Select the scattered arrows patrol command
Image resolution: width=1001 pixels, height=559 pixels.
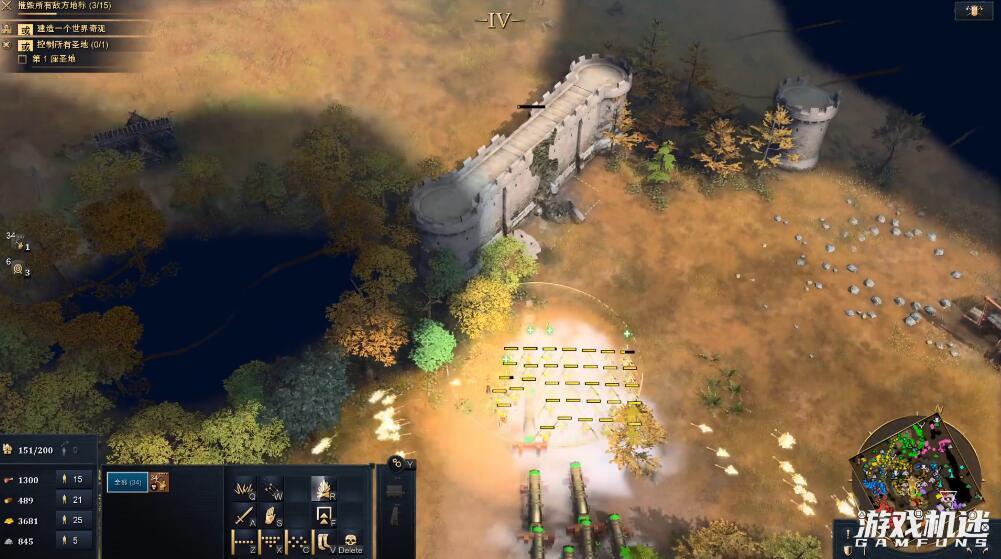271,488
